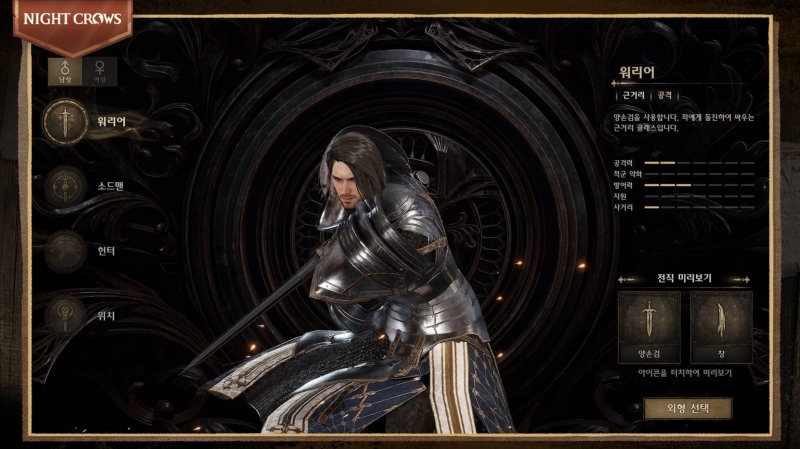Select the male gender tab

click(x=66, y=72)
